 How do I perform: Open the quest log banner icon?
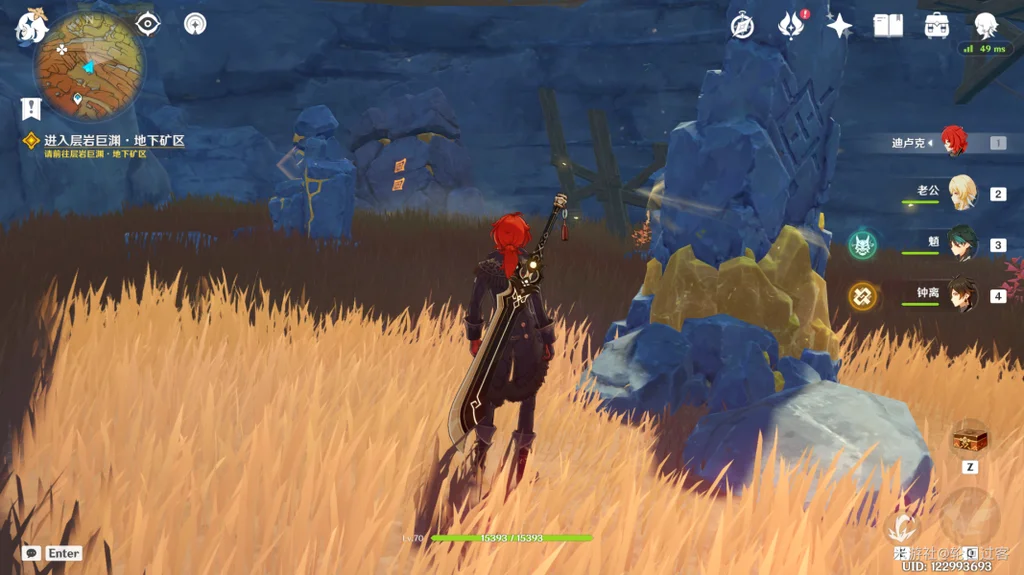31,108
